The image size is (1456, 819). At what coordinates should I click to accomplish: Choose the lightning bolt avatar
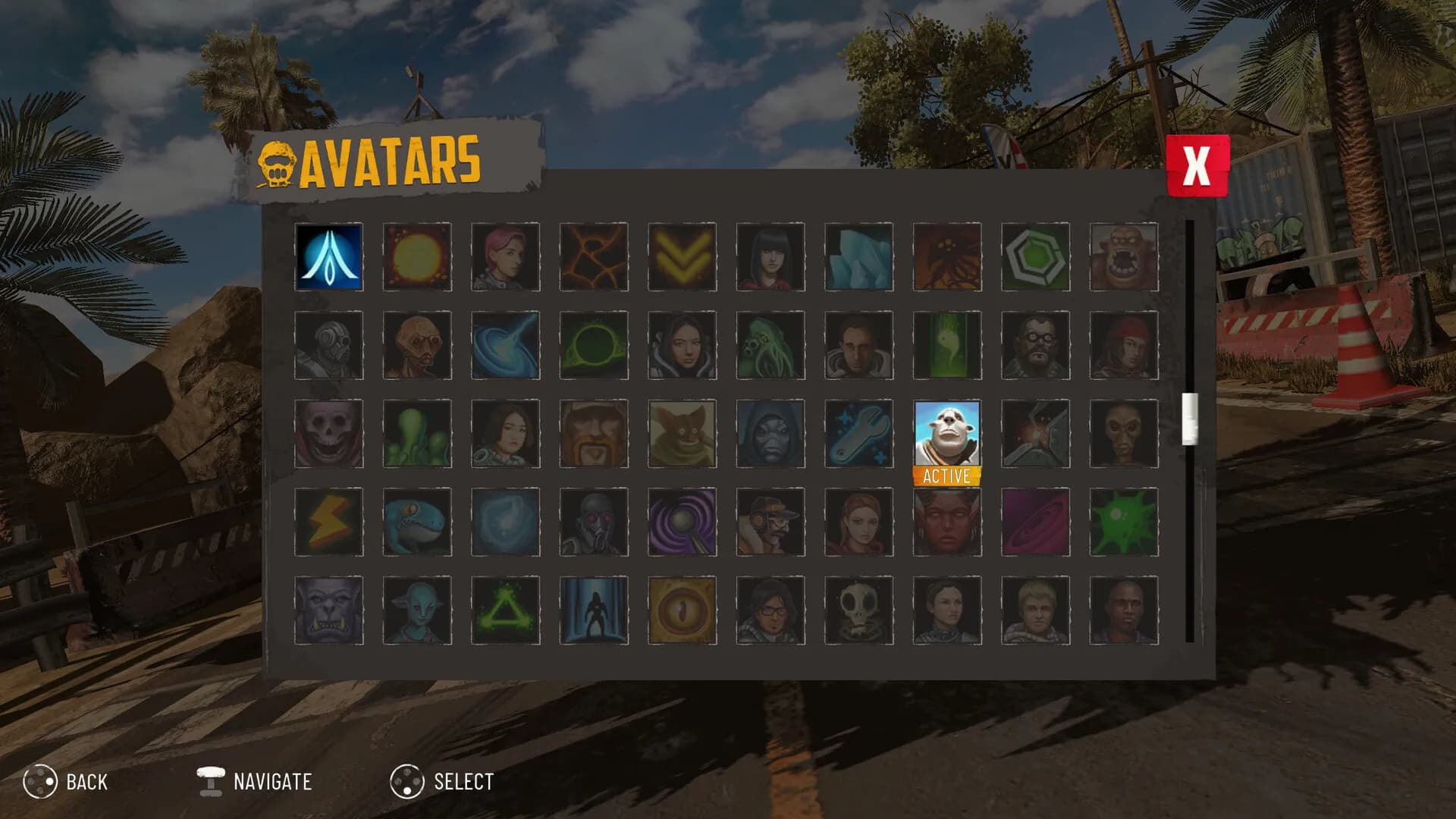tap(329, 522)
